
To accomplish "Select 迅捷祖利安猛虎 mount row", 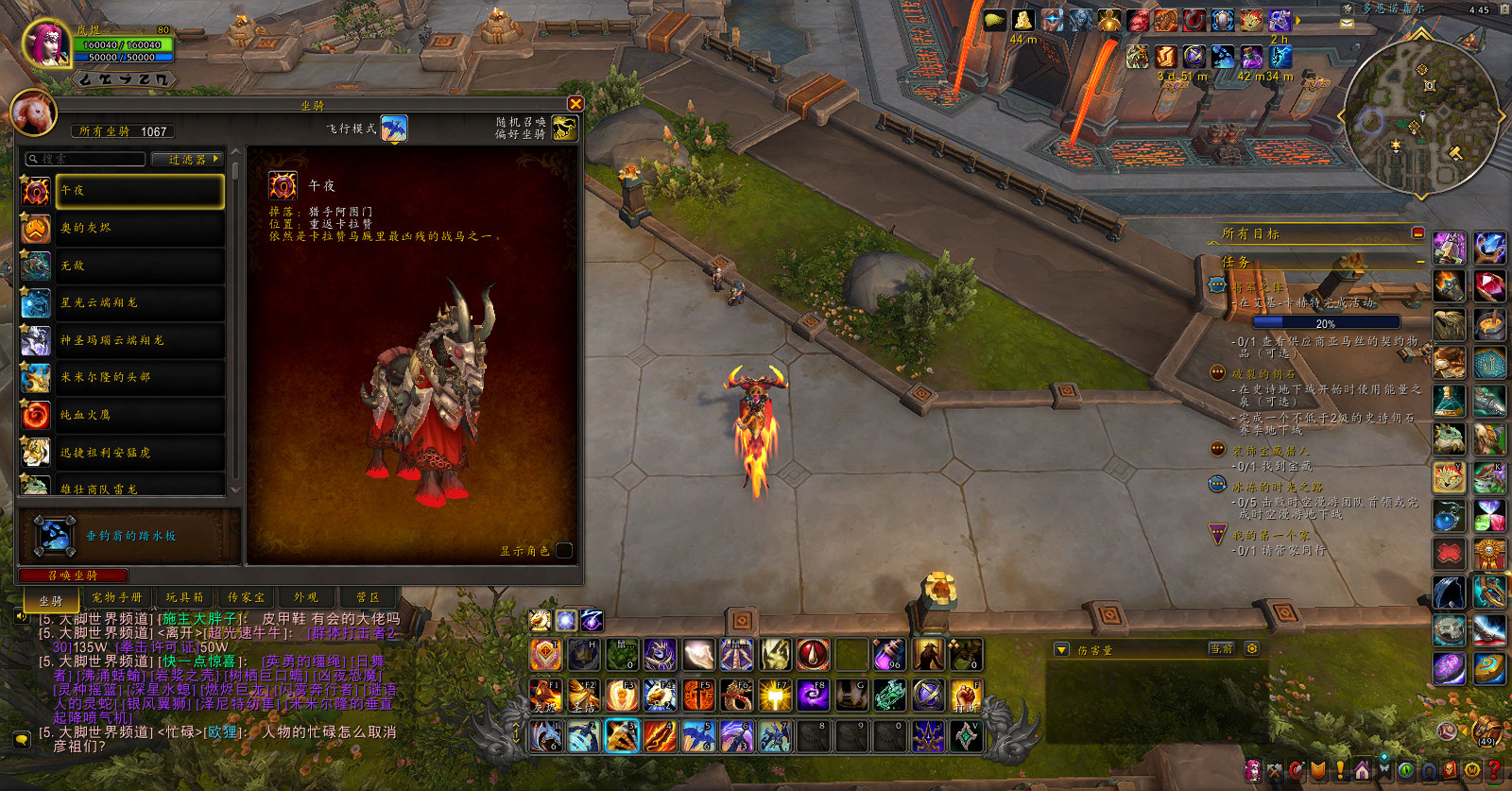I will (139, 453).
